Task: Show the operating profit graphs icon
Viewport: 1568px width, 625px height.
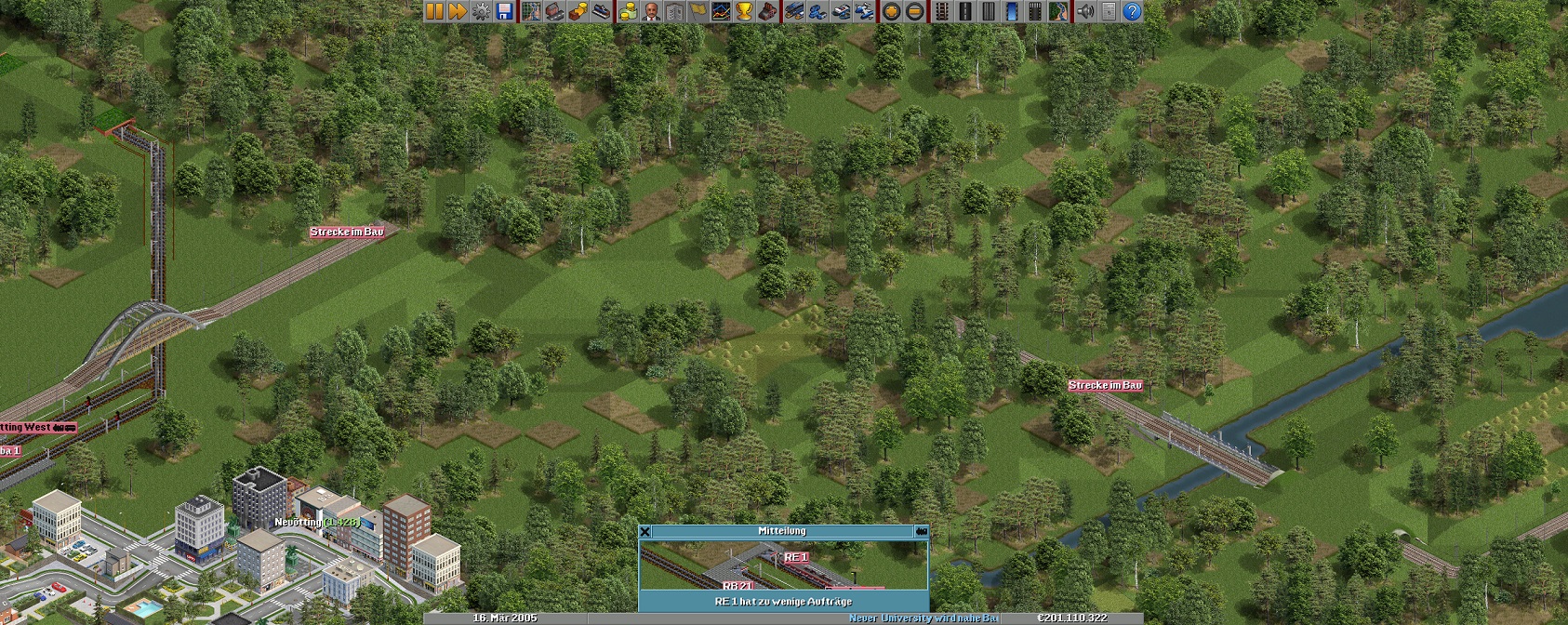Action: pyautogui.click(x=721, y=11)
